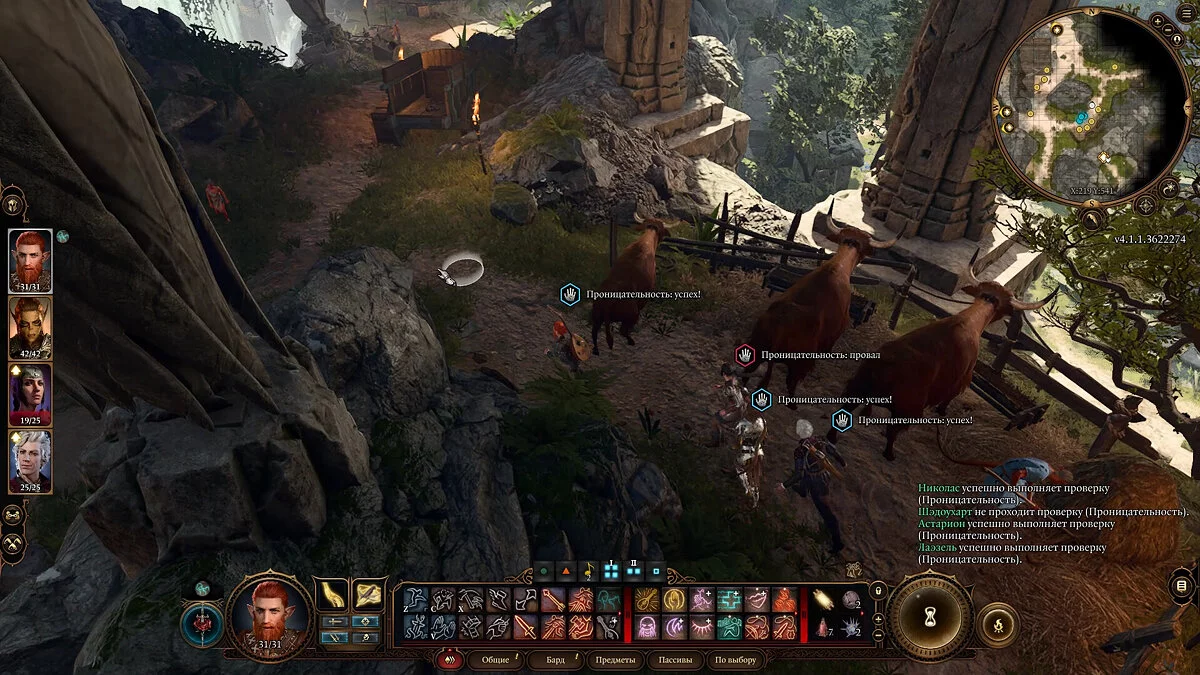Screen dimensions: 1200x675
Task: Toggle group mode chain-link button
Action: point(14,515)
